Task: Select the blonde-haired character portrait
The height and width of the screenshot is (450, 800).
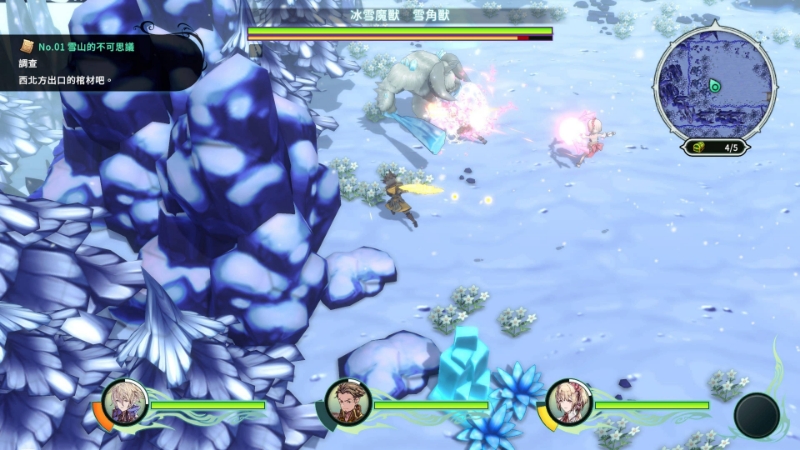Action: [126, 403]
